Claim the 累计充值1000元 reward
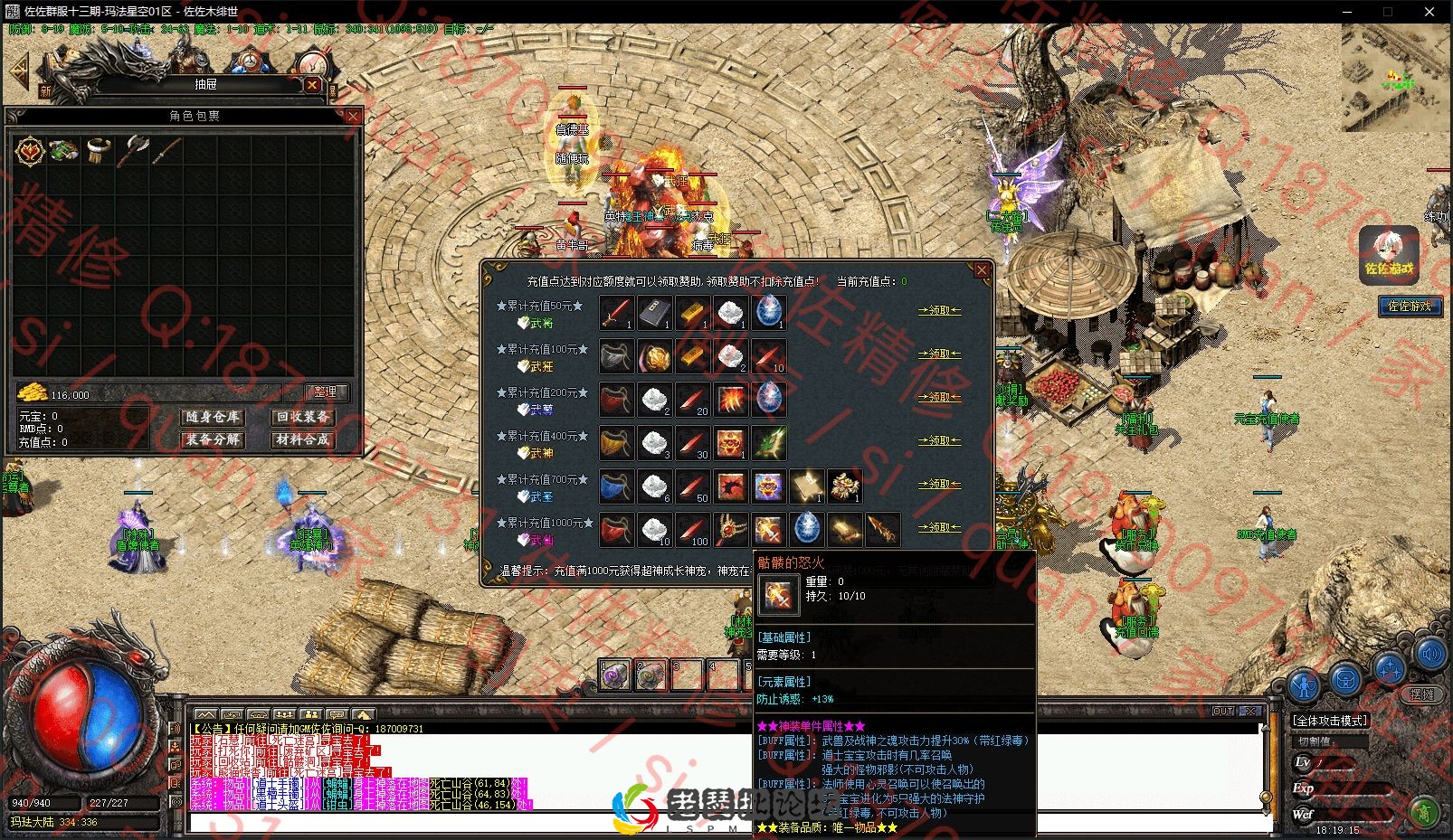This screenshot has width=1453, height=840. pos(939,527)
